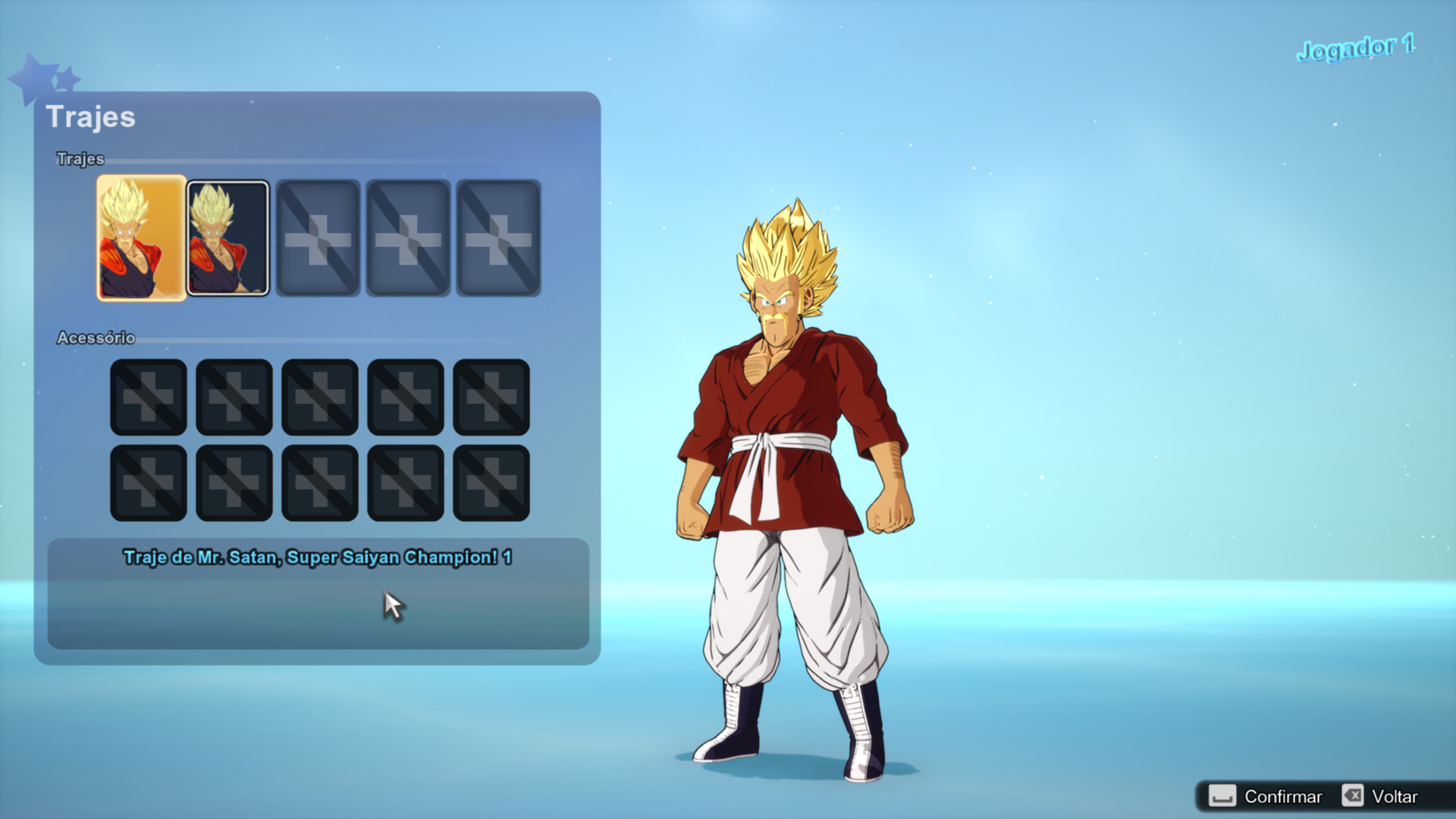Click the fourth slot in bottom accessory row
The height and width of the screenshot is (819, 1456).
(x=405, y=482)
